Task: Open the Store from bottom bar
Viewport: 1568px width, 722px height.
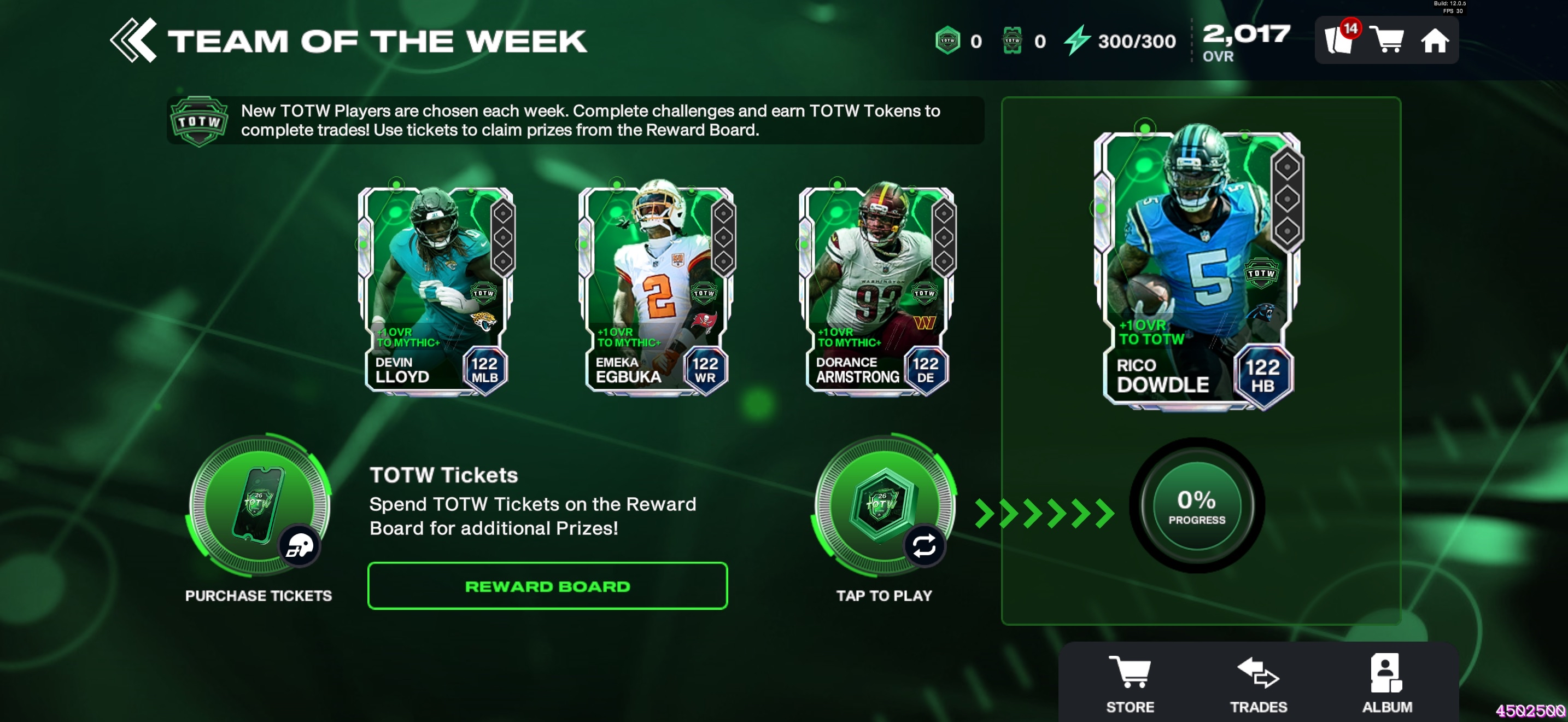Action: pos(1130,683)
